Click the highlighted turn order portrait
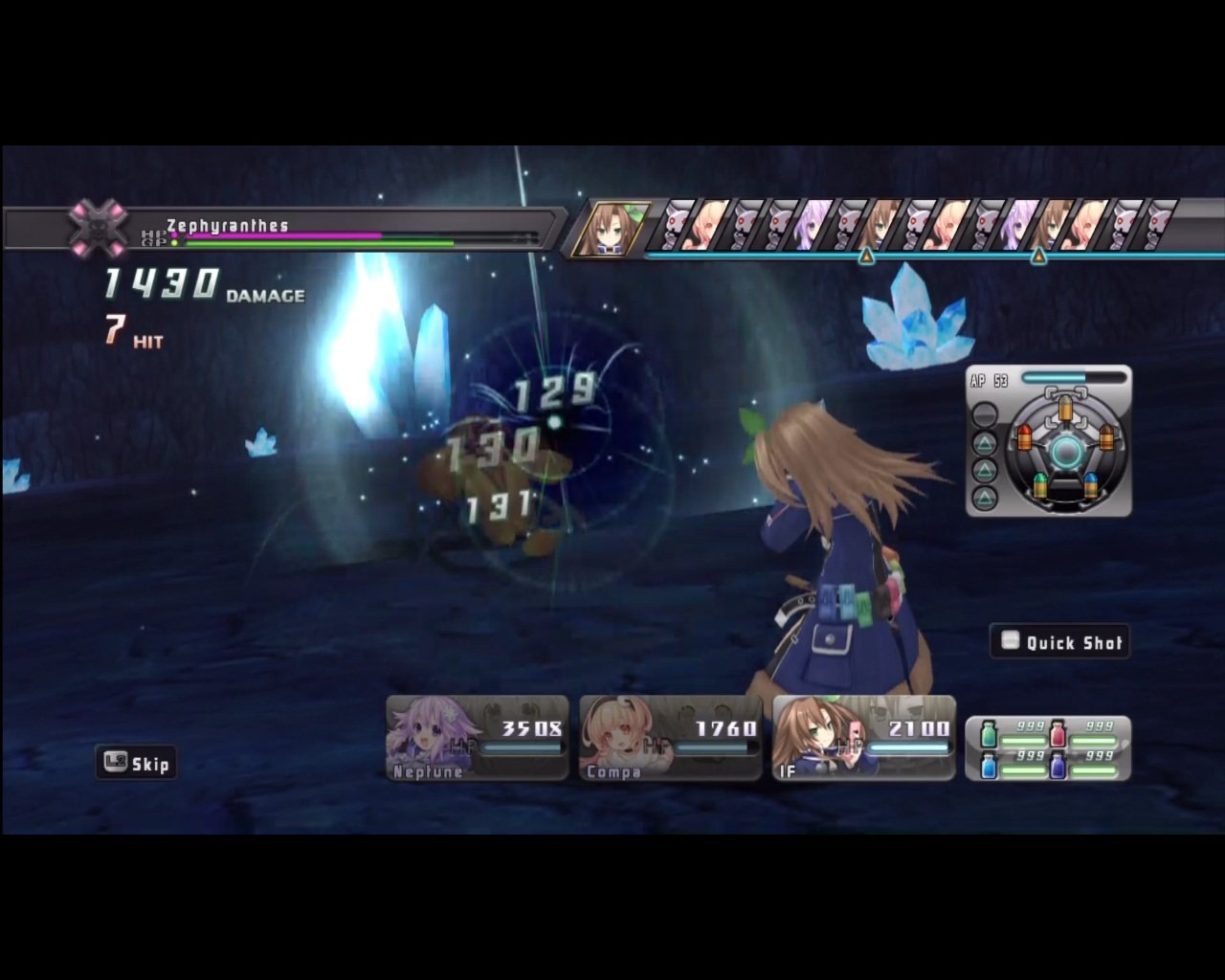Screen dimensions: 1225x980 610,230
